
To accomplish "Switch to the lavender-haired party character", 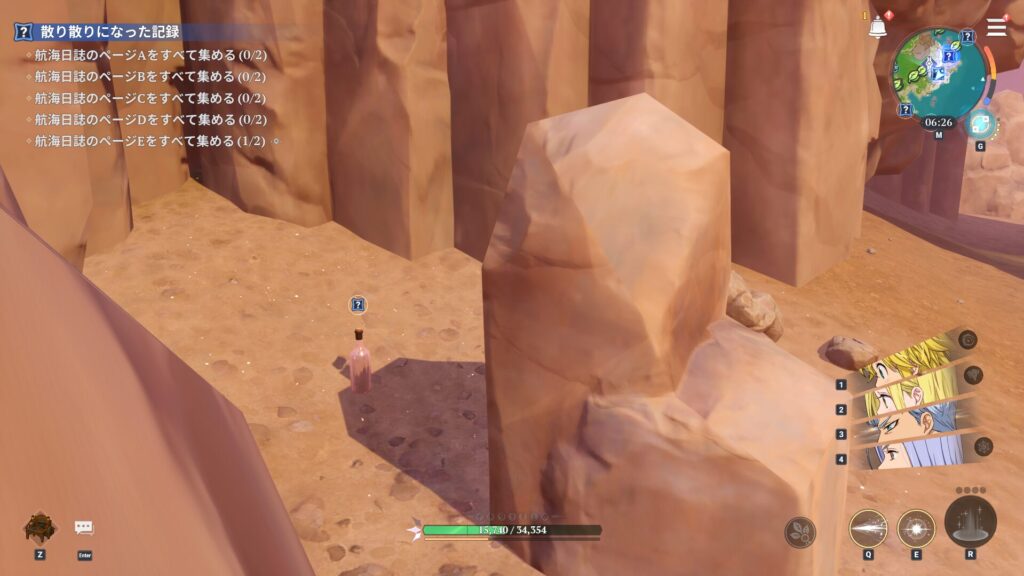I will coord(915,455).
